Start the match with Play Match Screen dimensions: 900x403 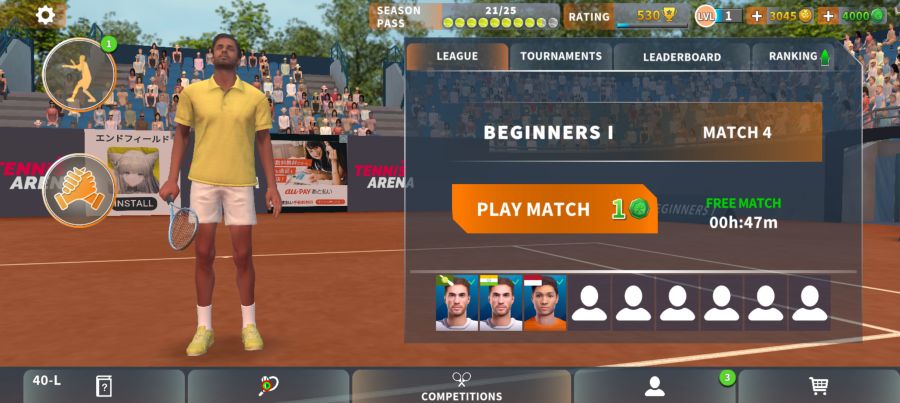coord(554,209)
